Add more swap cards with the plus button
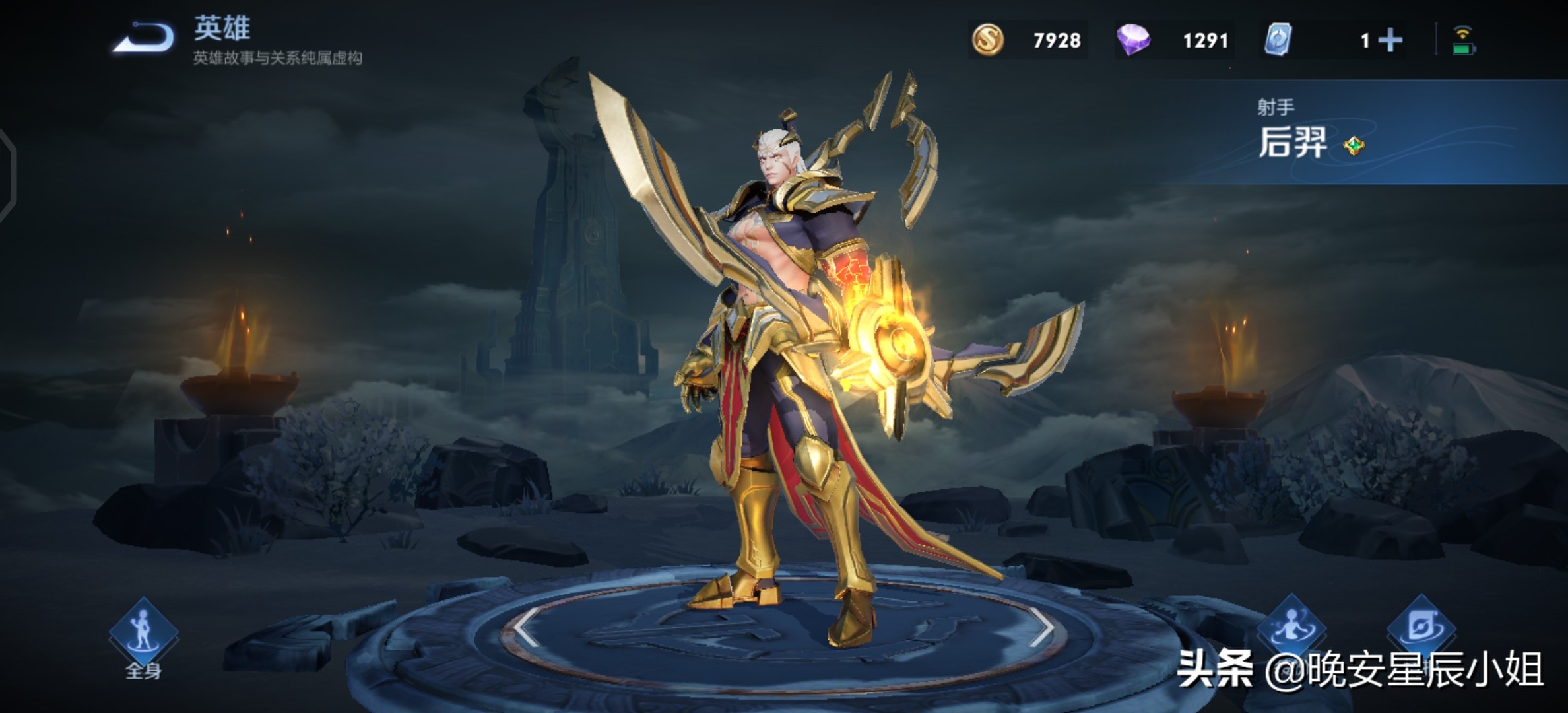The image size is (1568, 713). click(x=1390, y=40)
